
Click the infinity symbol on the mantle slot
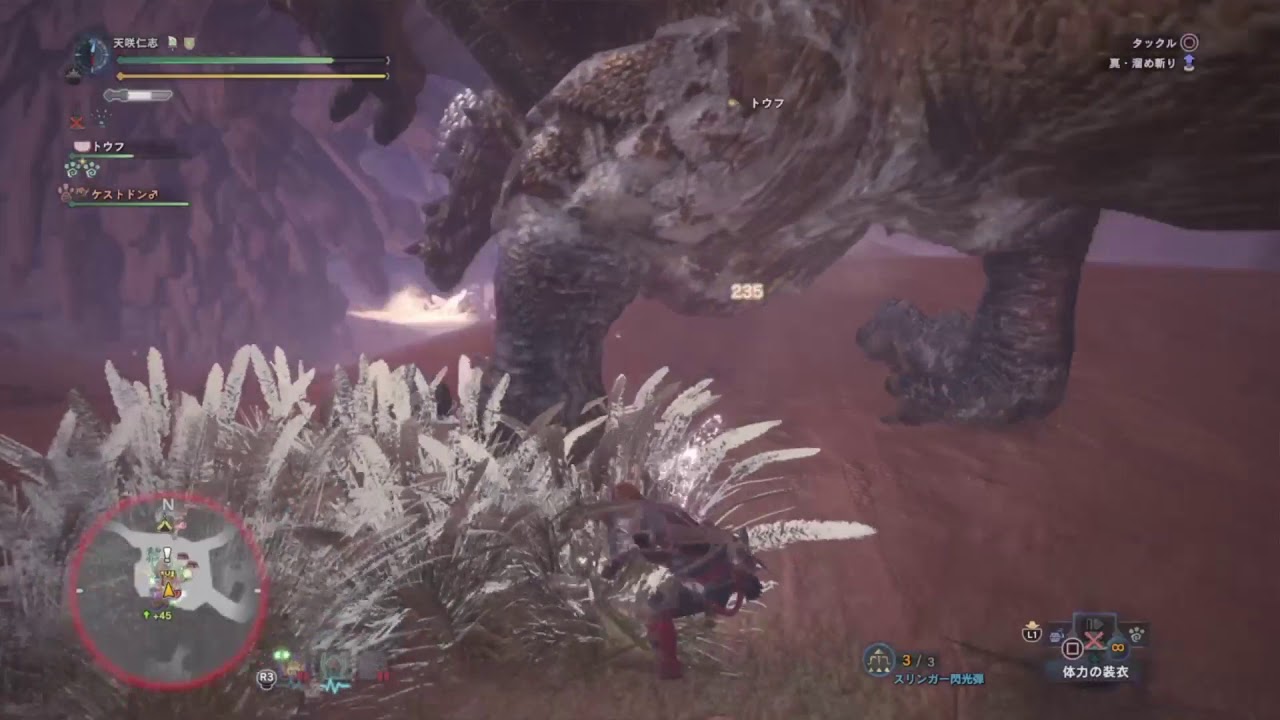click(x=1118, y=648)
